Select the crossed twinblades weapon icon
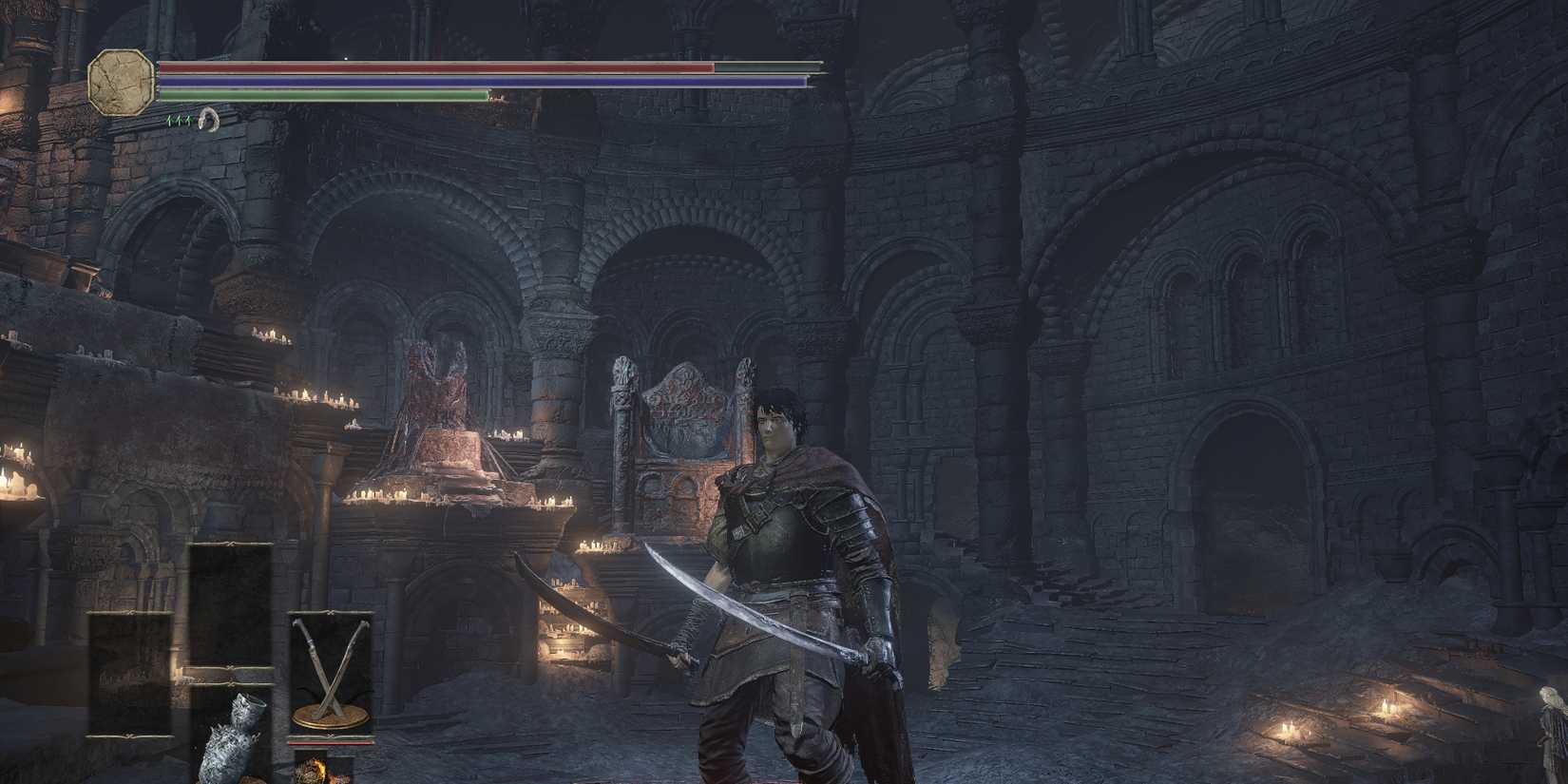Image resolution: width=1568 pixels, height=784 pixels. [330, 672]
